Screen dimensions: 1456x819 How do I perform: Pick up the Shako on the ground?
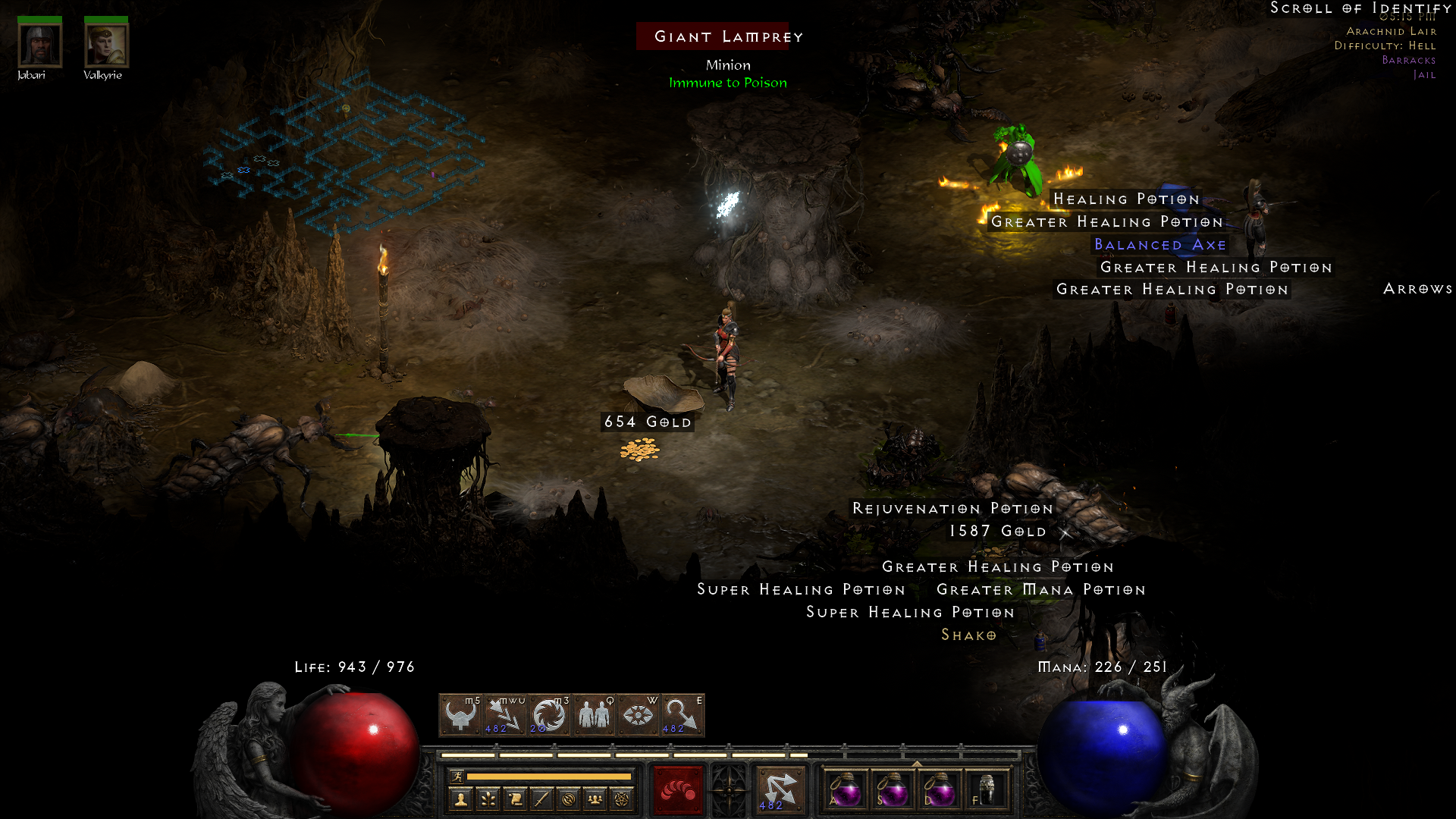click(969, 635)
